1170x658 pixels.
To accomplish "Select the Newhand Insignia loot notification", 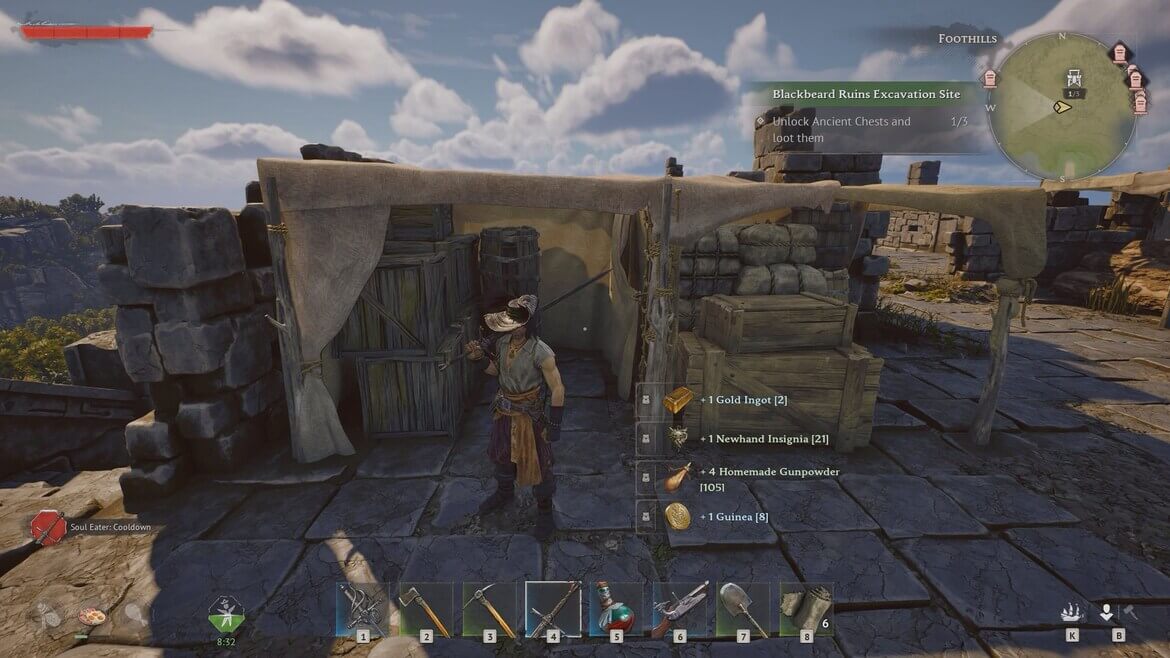I will (679, 438).
